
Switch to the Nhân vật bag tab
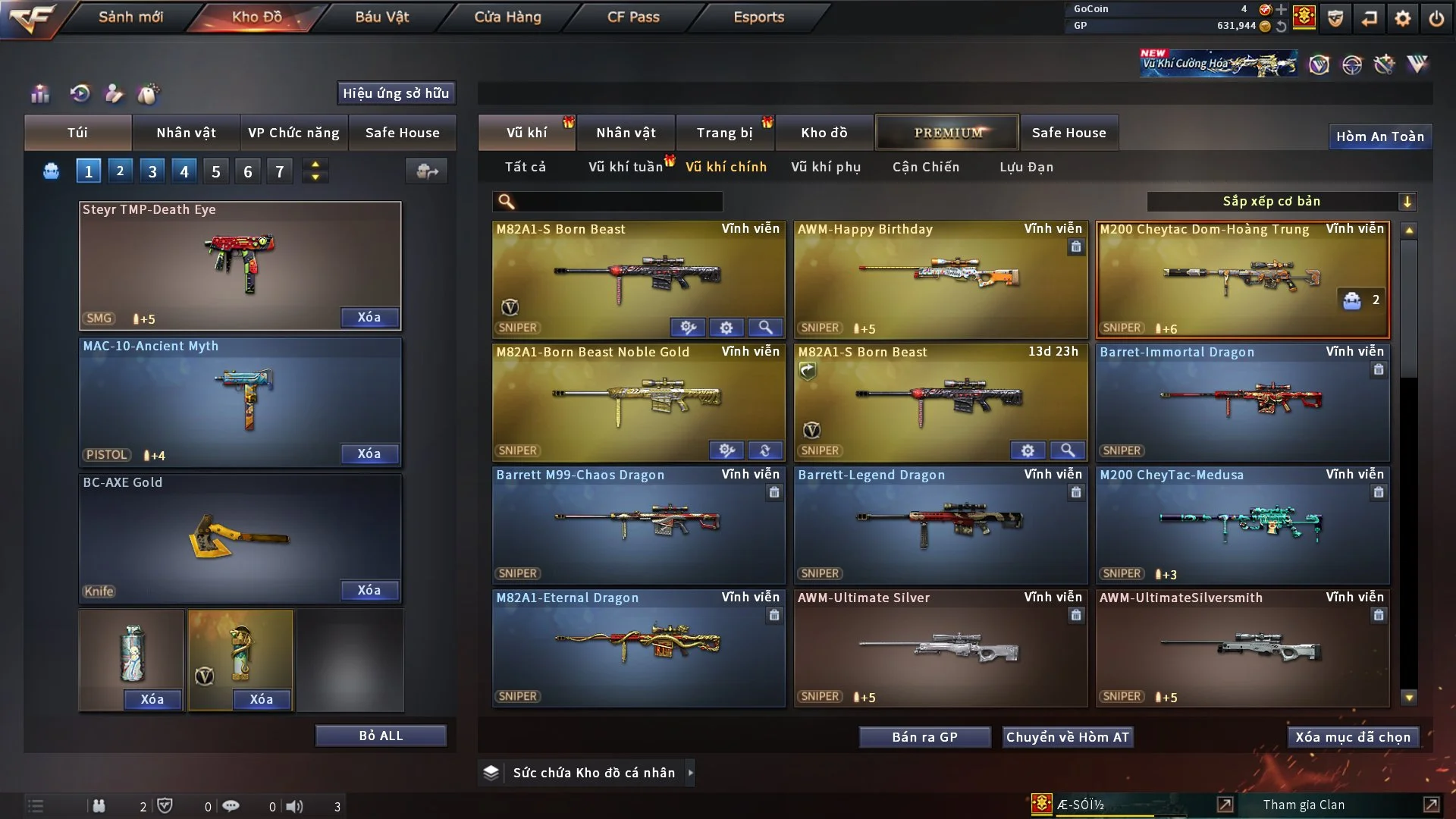point(186,133)
